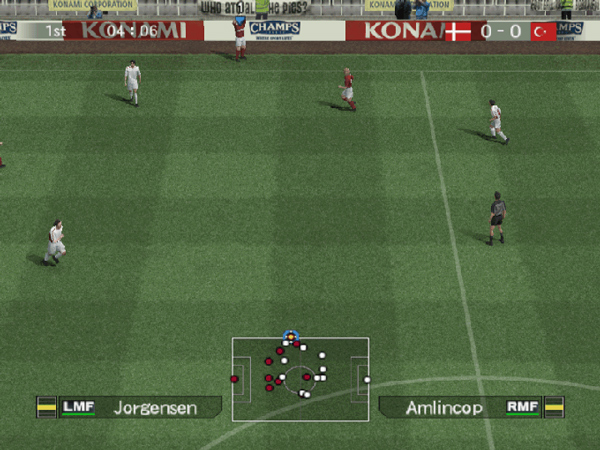The width and height of the screenshot is (600, 450).
Task: Click the Denmark flag on the scoreboard
Action: (458, 32)
